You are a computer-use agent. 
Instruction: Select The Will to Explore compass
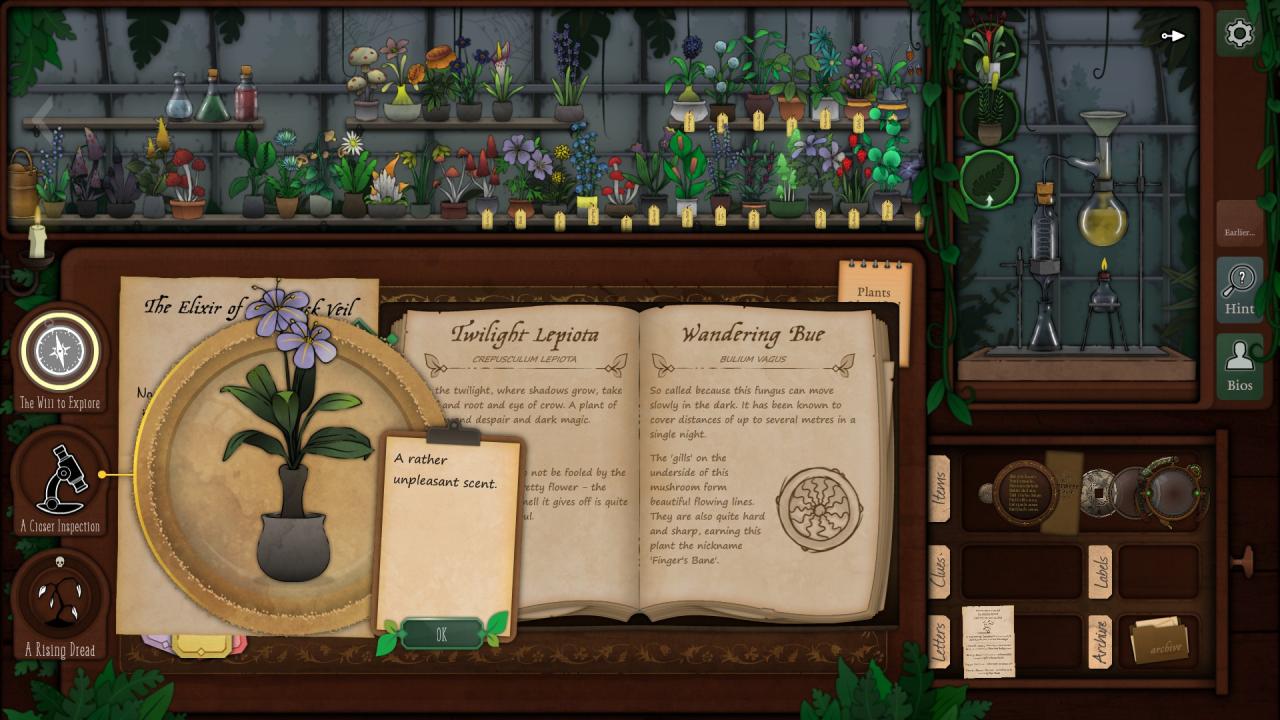click(x=59, y=351)
